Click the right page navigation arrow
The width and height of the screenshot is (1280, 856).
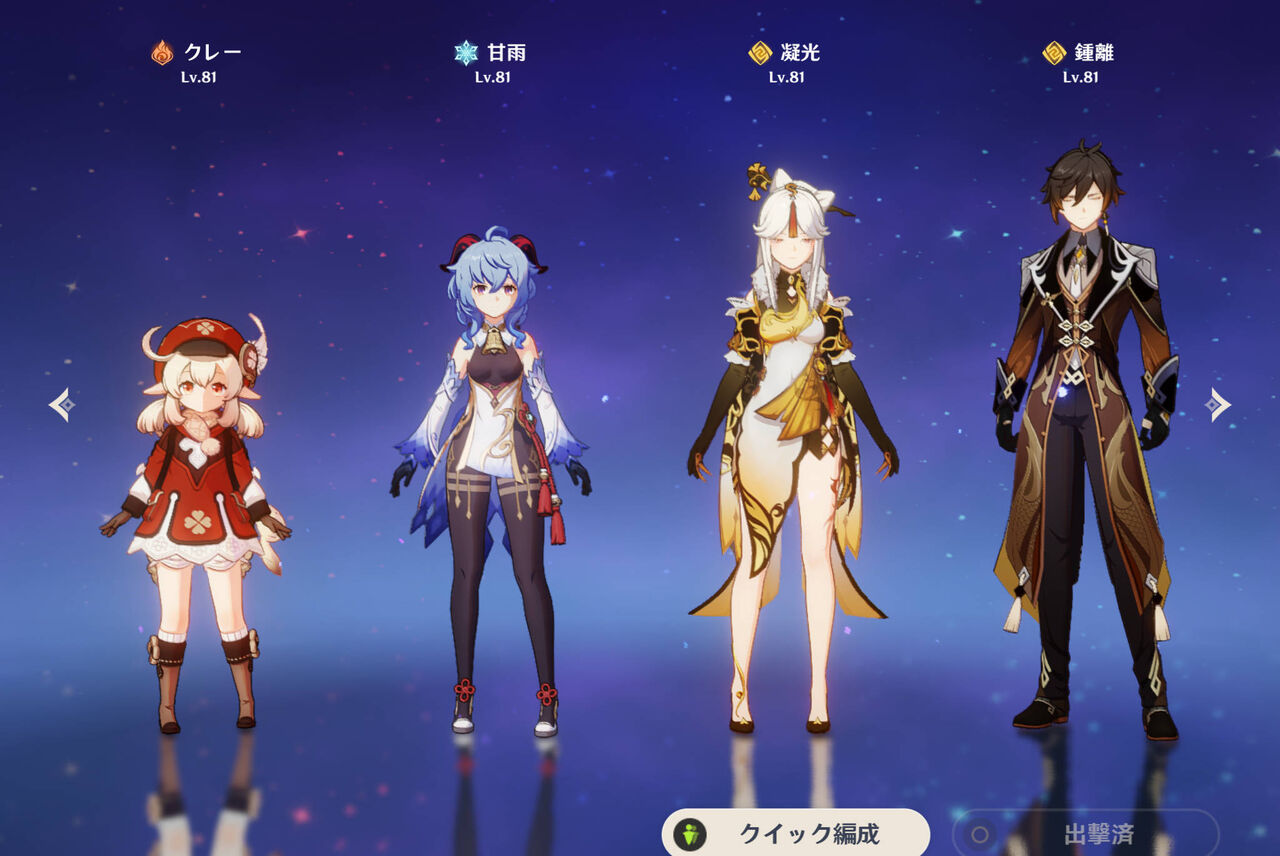(x=1219, y=404)
